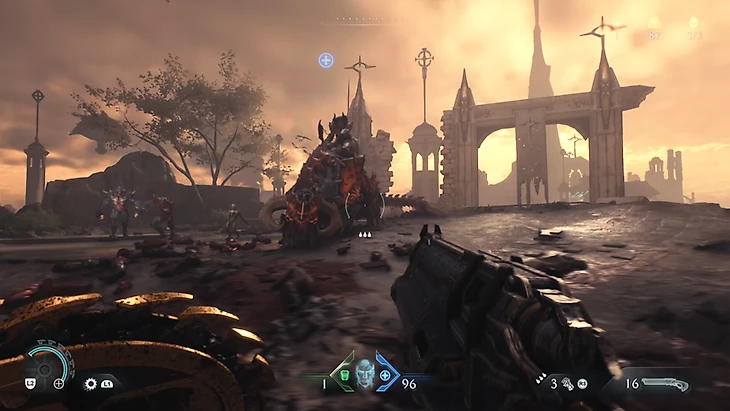
Task: Click the compass bar at top
Action: tap(366, 19)
